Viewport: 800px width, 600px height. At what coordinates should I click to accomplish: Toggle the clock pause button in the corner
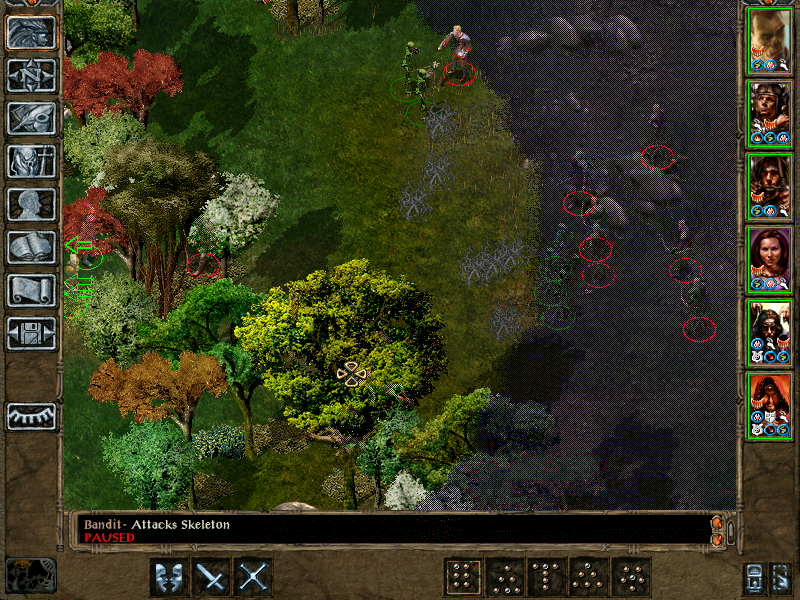click(30, 575)
